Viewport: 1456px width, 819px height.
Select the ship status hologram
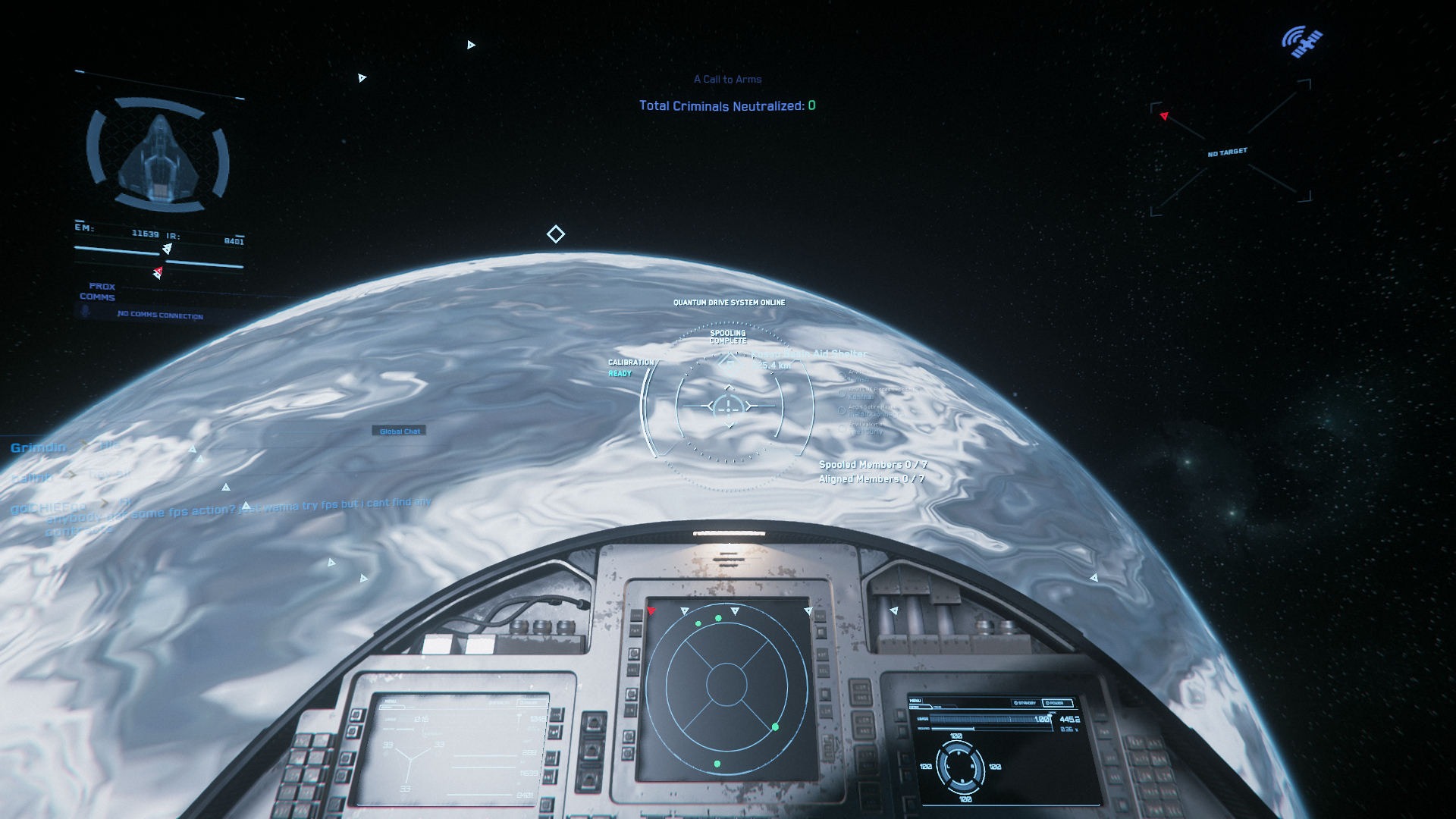click(x=158, y=155)
